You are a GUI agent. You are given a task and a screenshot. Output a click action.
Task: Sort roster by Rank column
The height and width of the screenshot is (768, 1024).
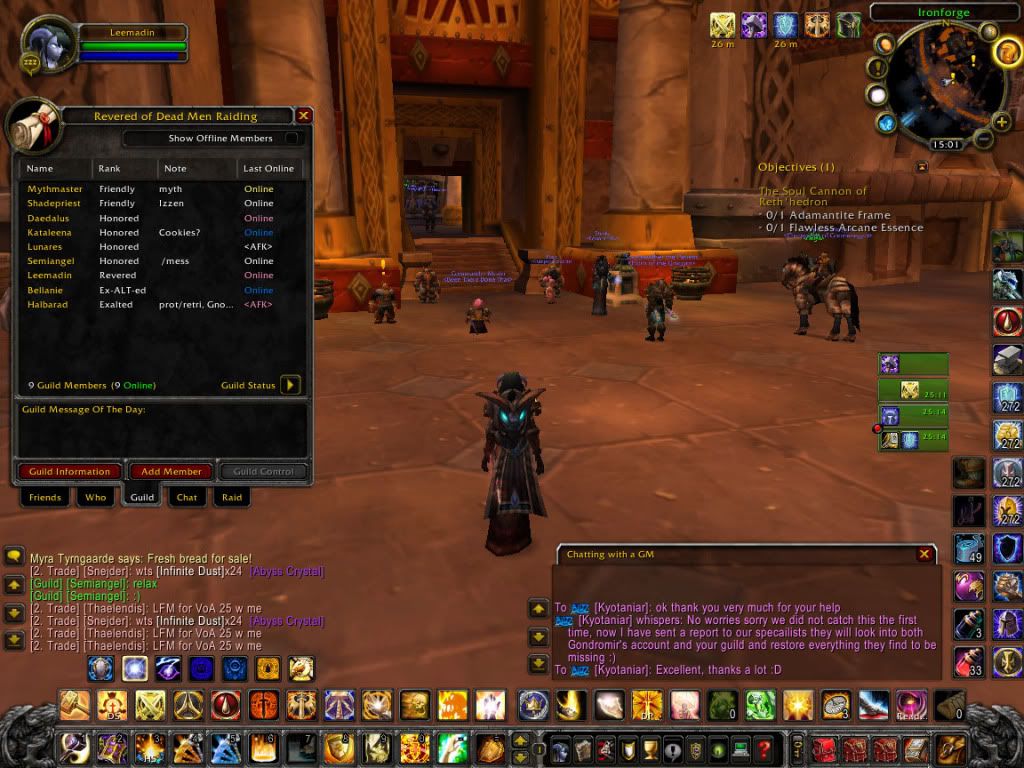click(125, 168)
